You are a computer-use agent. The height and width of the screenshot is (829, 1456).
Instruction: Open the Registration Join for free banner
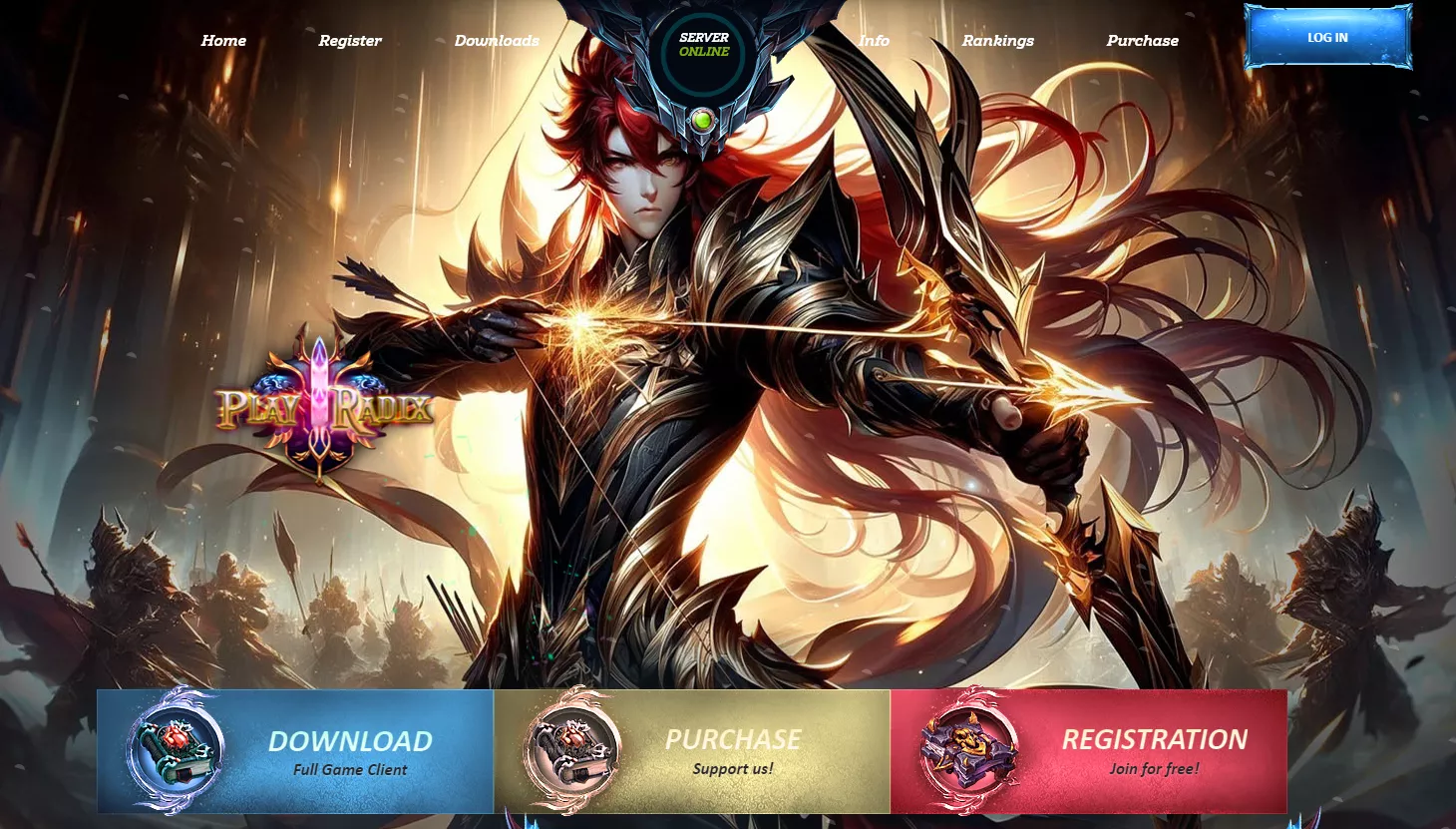(x=1088, y=752)
